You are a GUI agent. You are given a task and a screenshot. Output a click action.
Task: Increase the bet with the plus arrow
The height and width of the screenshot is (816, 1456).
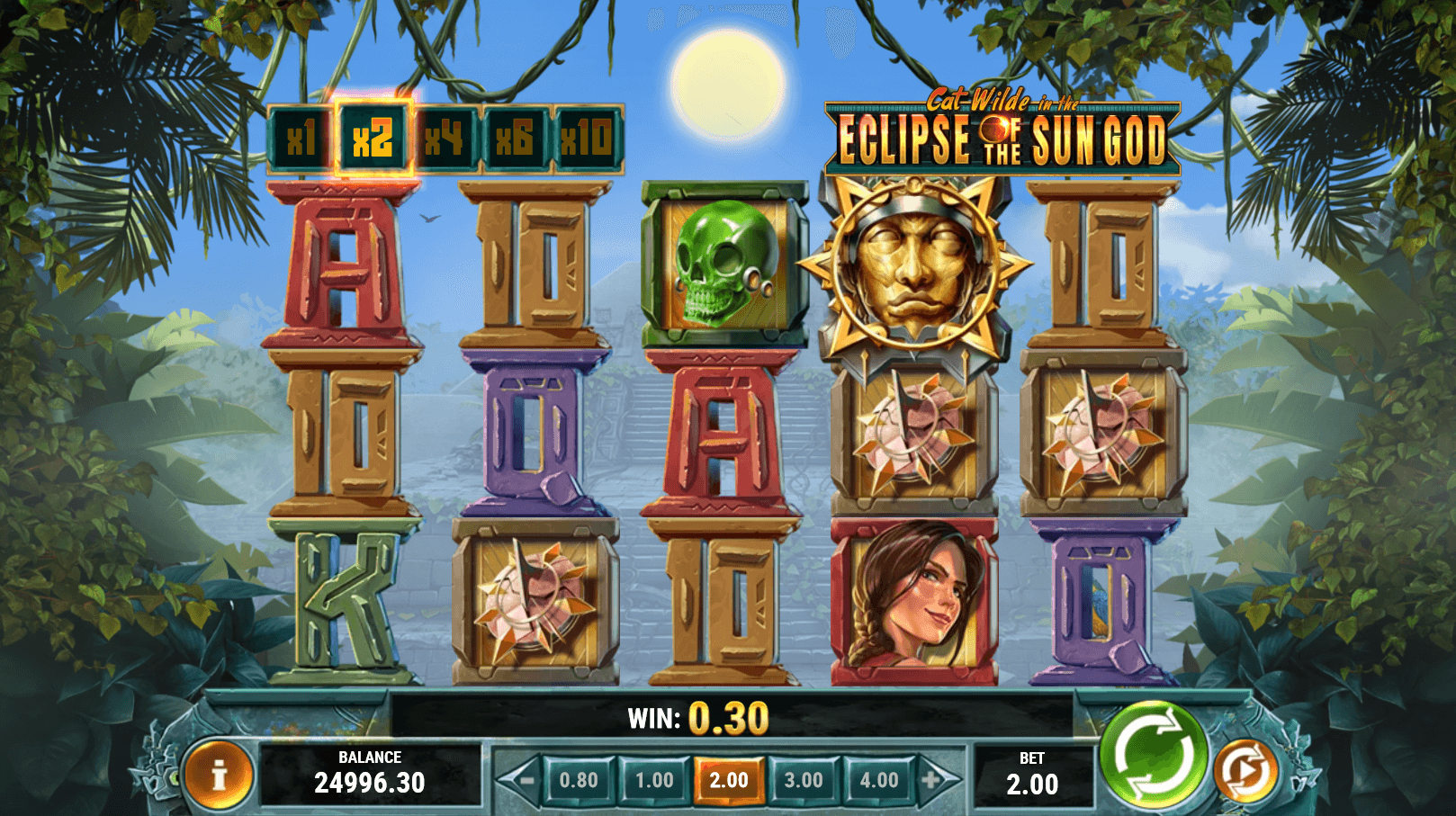(934, 780)
